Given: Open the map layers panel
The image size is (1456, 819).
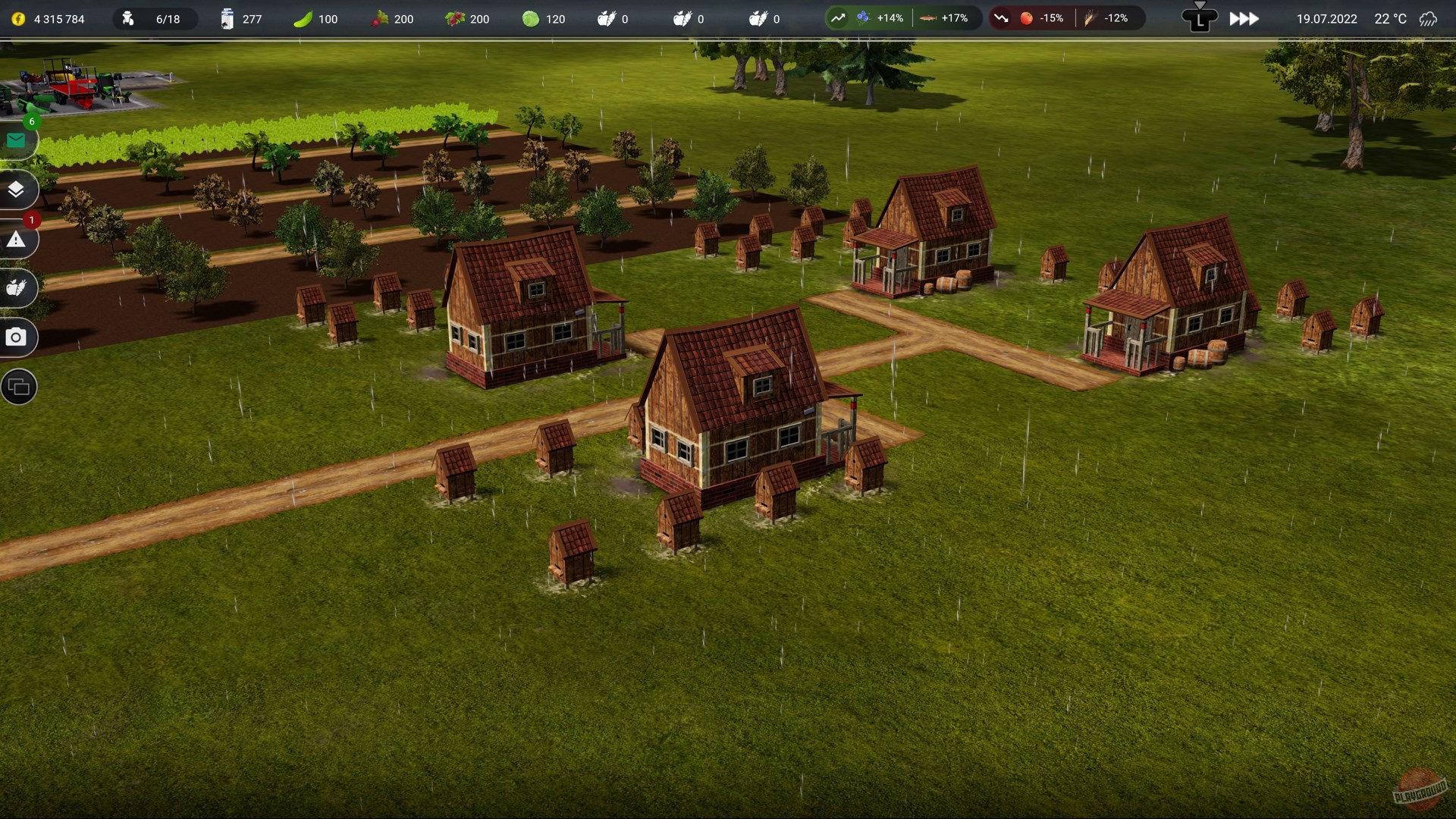Looking at the screenshot, I should click(x=17, y=190).
